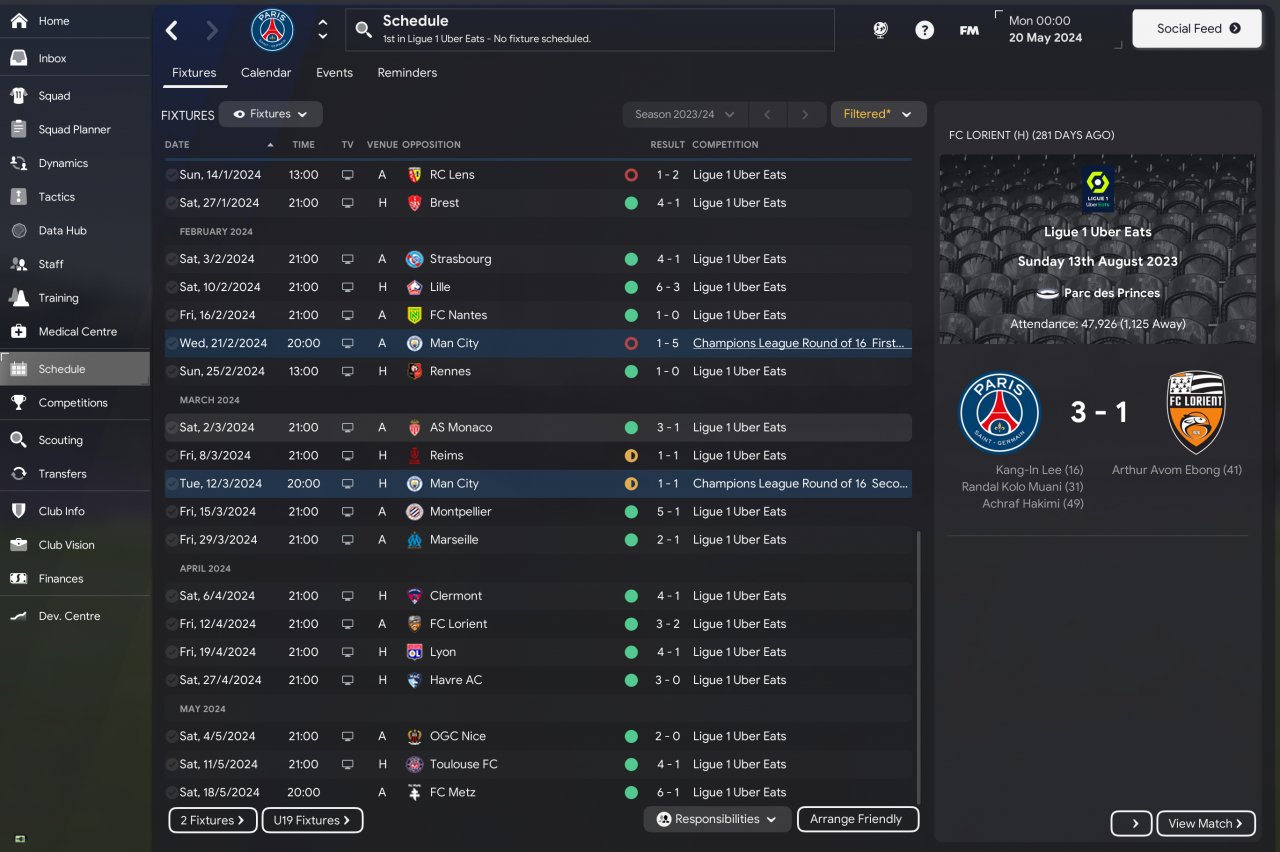Image resolution: width=1280 pixels, height=852 pixels.
Task: Expand the Fixtures view dropdown
Action: [x=270, y=114]
